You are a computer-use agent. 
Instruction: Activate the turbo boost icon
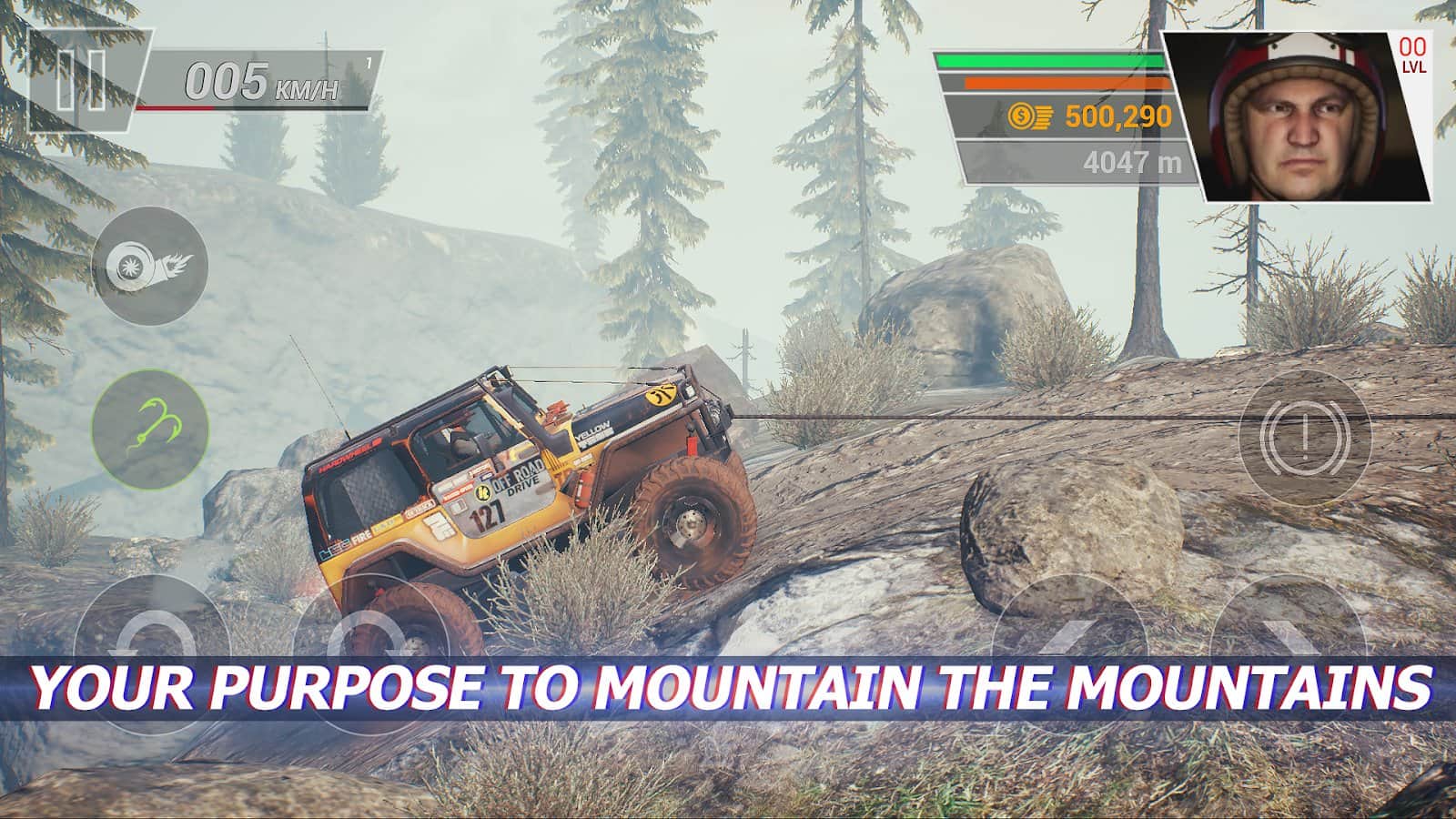(x=150, y=265)
